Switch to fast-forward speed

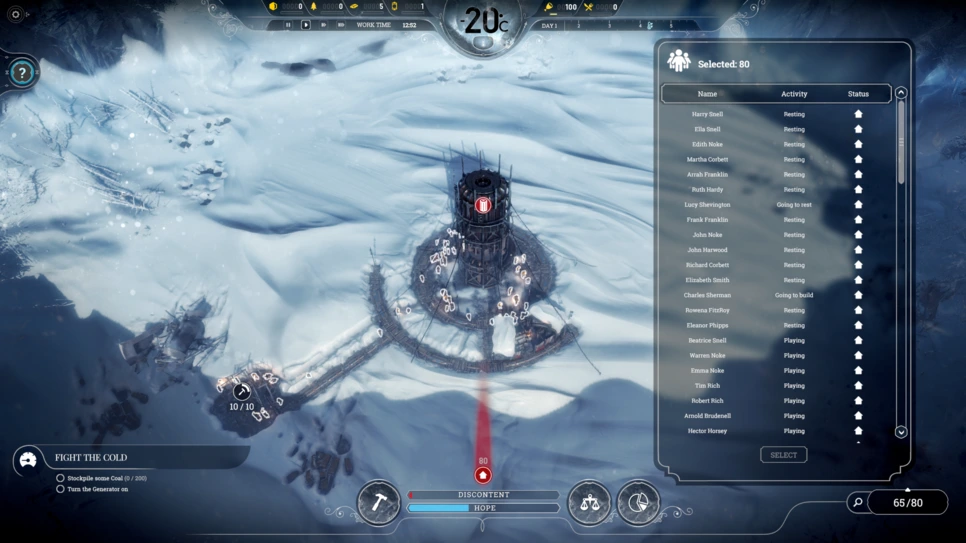click(323, 25)
